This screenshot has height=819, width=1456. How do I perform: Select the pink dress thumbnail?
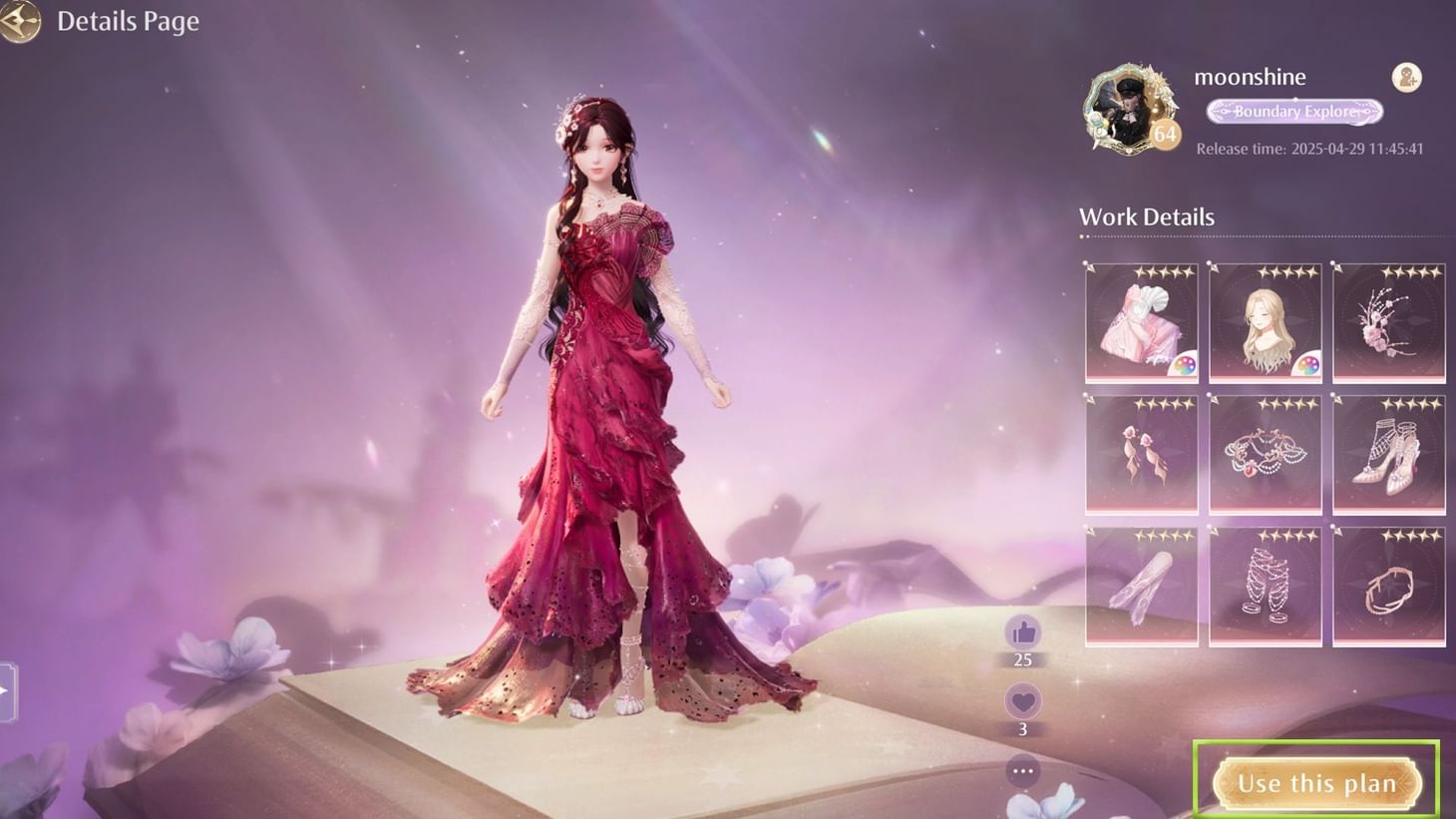1140,321
